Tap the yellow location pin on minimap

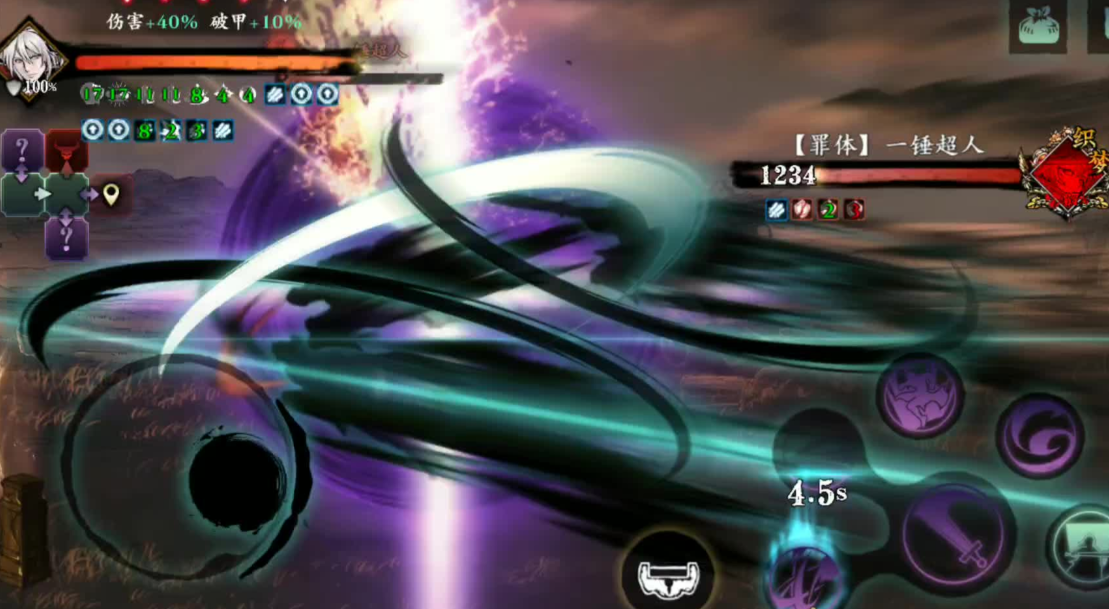click(x=111, y=194)
